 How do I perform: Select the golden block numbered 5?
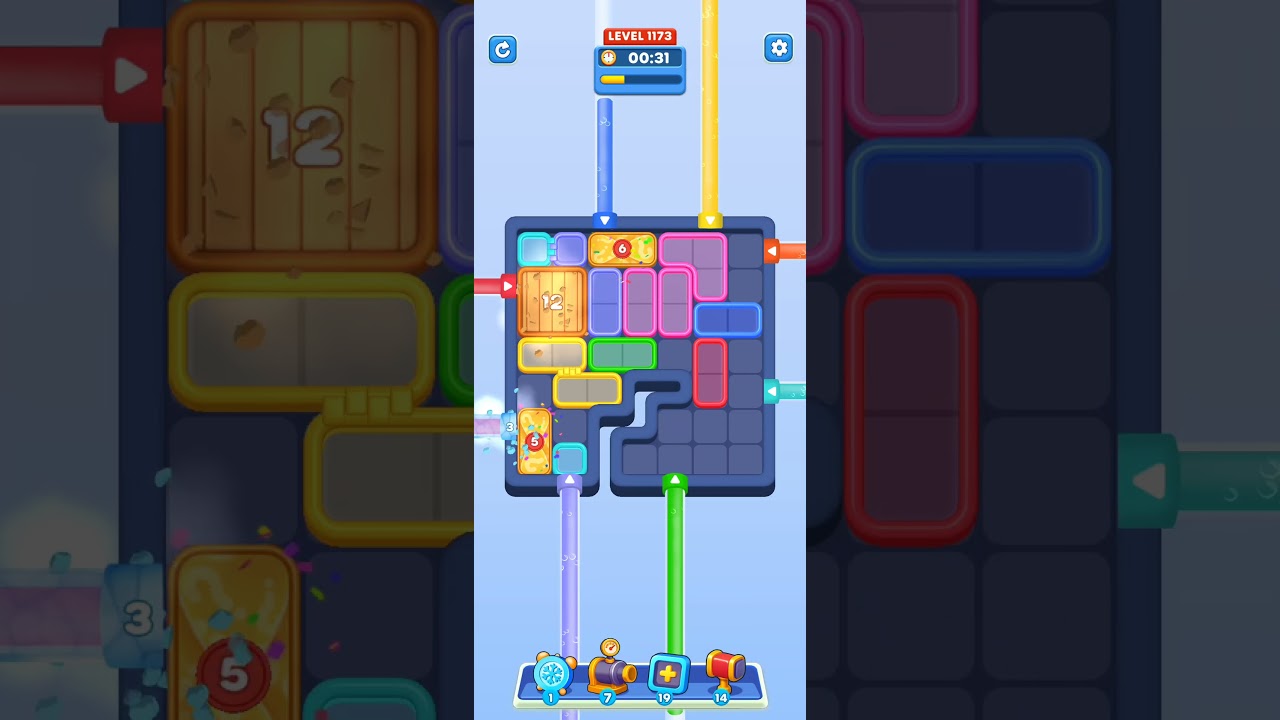[x=535, y=440]
